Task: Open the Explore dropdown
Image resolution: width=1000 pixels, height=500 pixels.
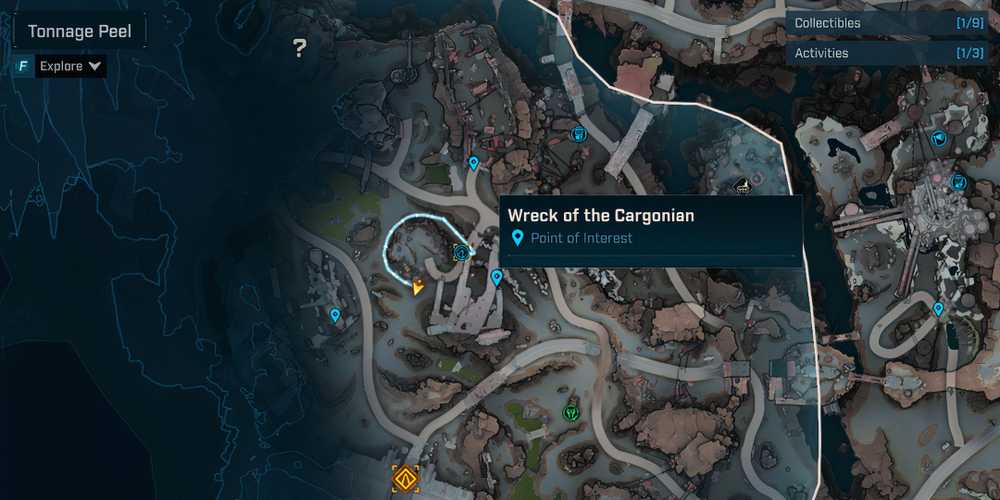Action: 70,66
